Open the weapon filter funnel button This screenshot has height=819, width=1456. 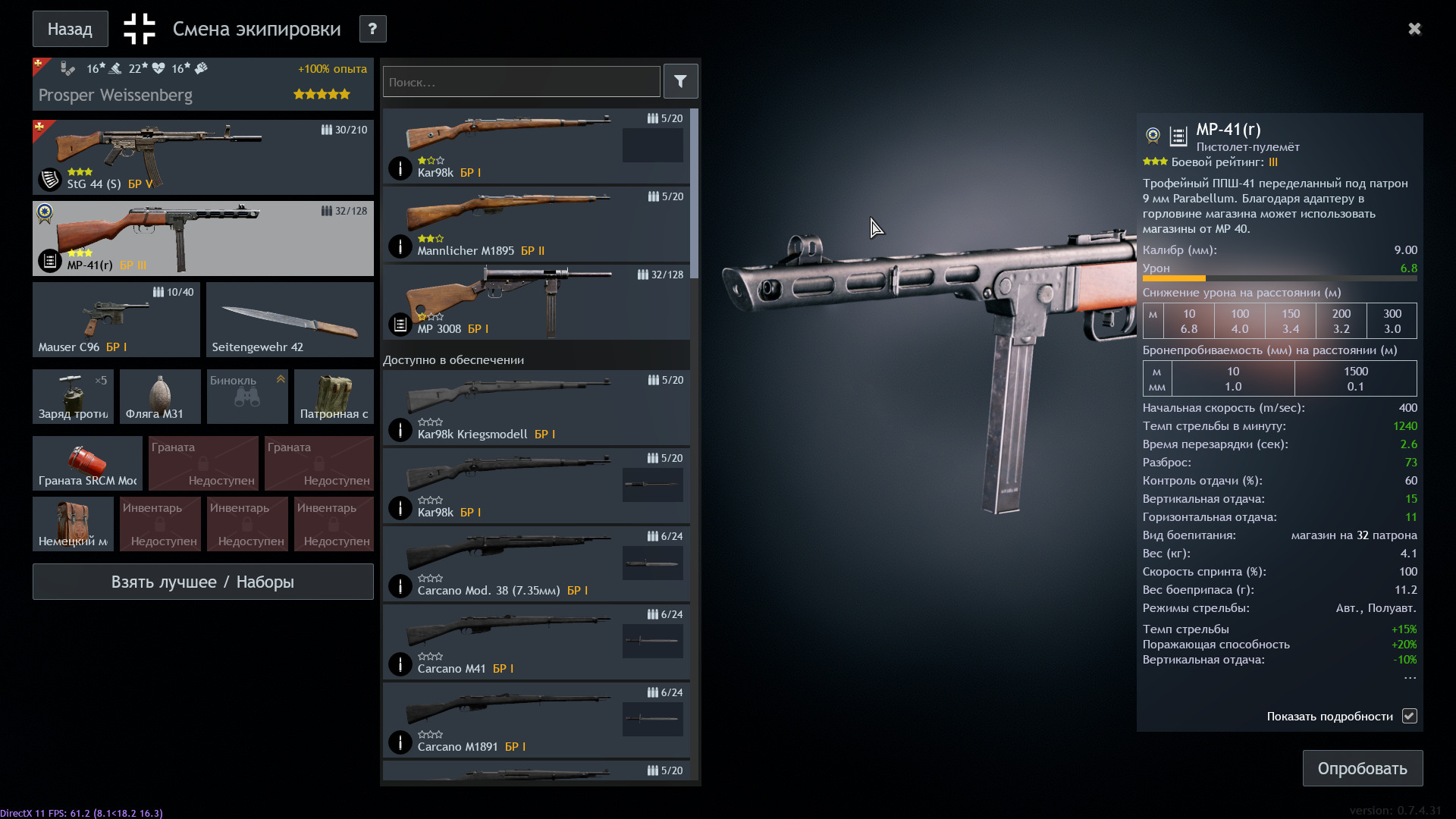(x=680, y=81)
